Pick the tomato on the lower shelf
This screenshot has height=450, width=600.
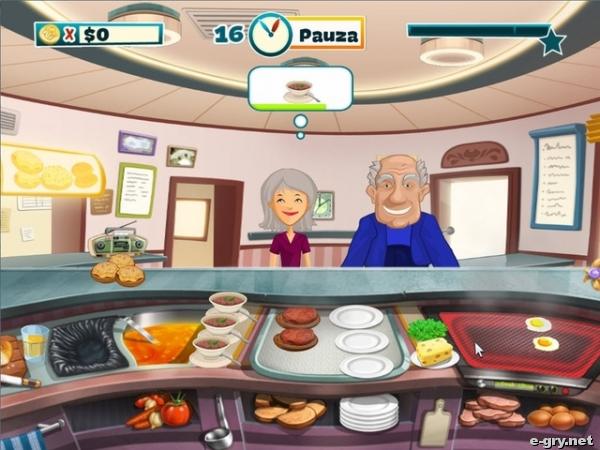click(176, 410)
